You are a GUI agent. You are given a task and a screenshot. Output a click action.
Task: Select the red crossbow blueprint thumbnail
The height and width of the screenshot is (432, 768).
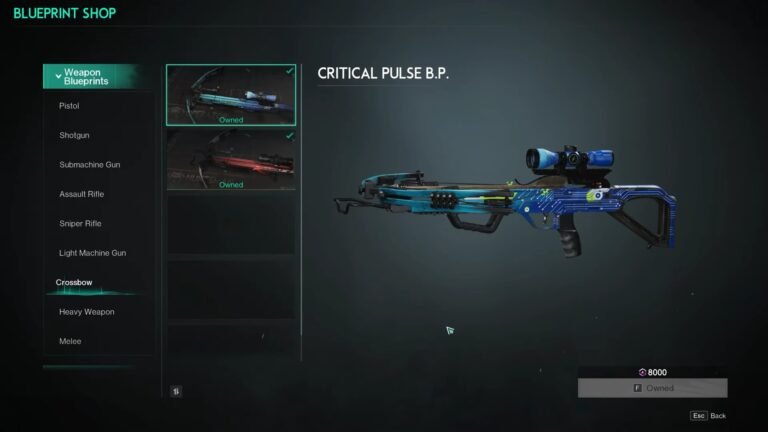click(x=231, y=159)
